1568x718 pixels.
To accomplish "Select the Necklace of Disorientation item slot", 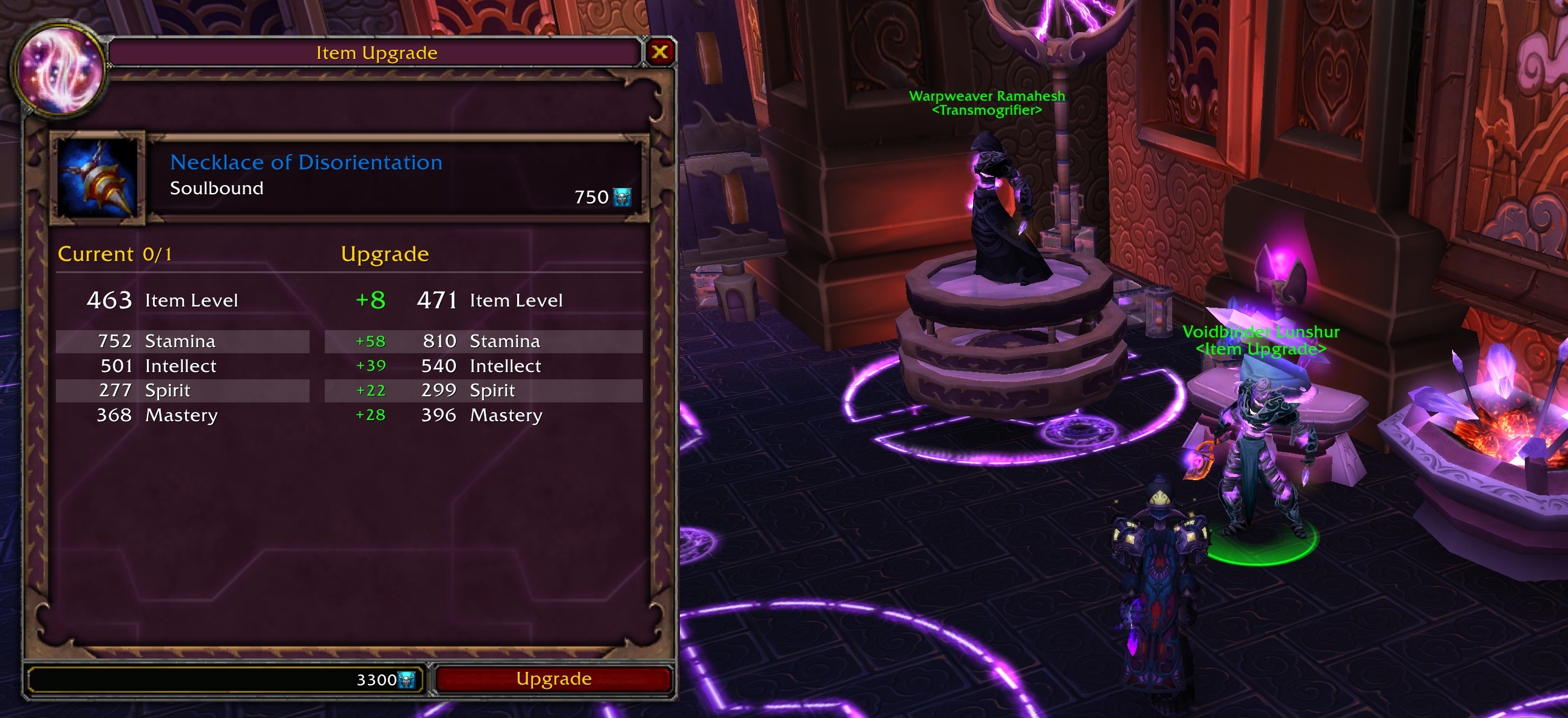I will tap(97, 178).
